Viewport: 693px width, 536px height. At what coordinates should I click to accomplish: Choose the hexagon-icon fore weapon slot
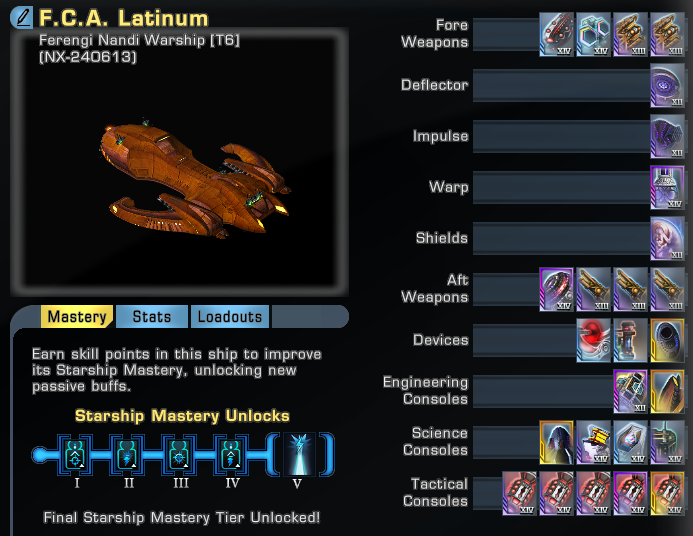tap(593, 34)
